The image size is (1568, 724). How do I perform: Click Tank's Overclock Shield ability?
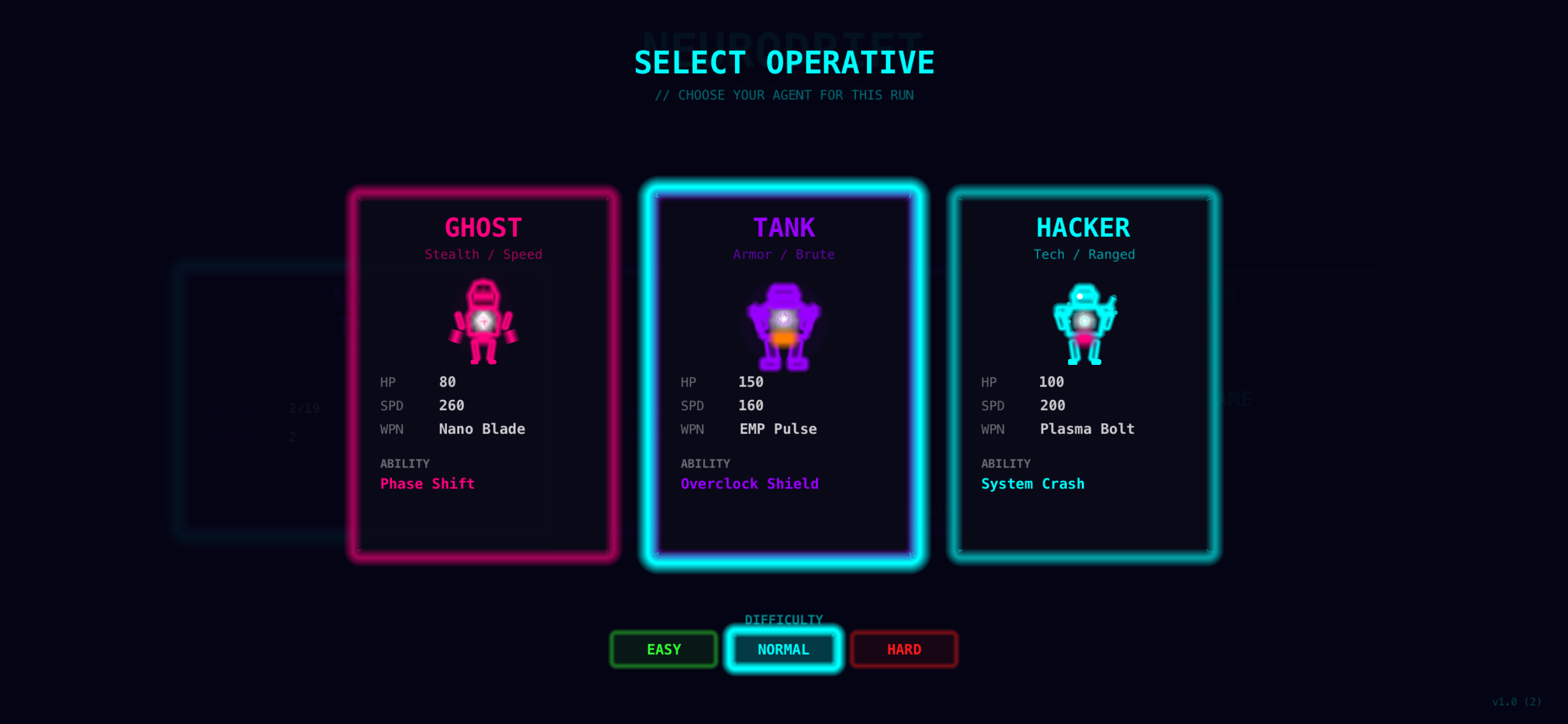750,484
